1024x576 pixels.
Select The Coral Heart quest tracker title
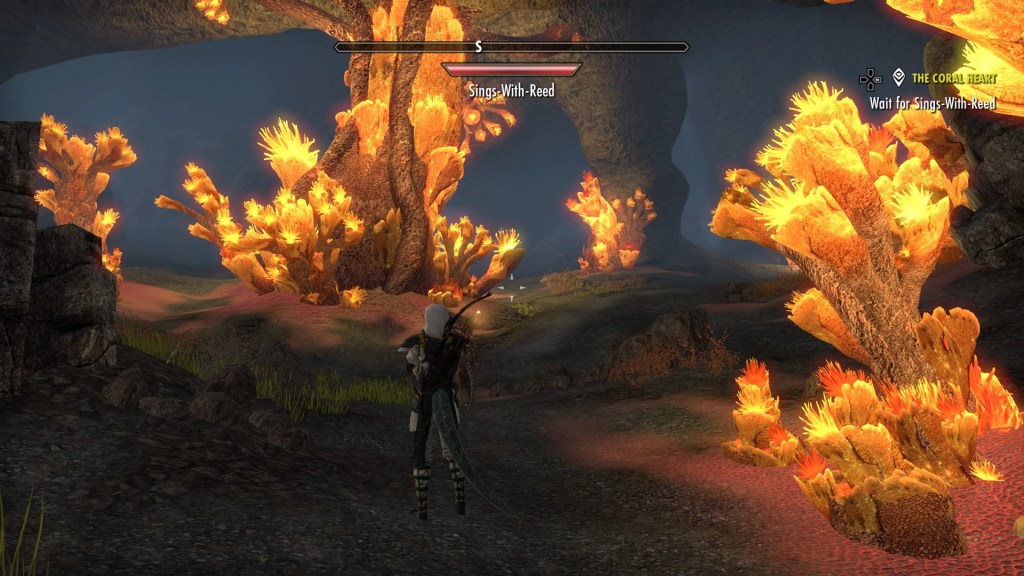(953, 77)
